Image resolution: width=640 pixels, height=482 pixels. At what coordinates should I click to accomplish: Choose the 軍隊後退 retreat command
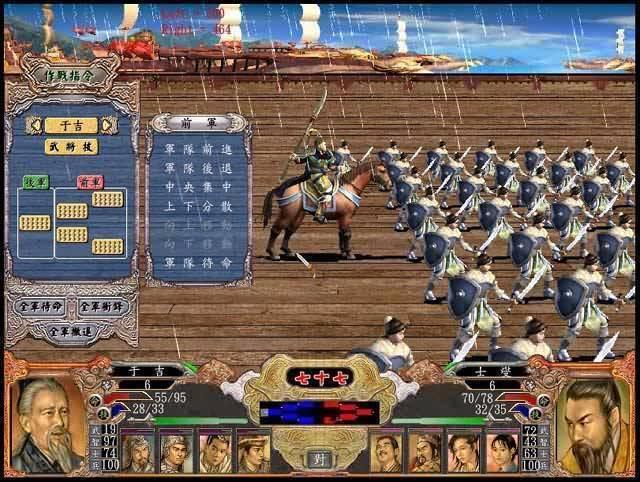(199, 169)
